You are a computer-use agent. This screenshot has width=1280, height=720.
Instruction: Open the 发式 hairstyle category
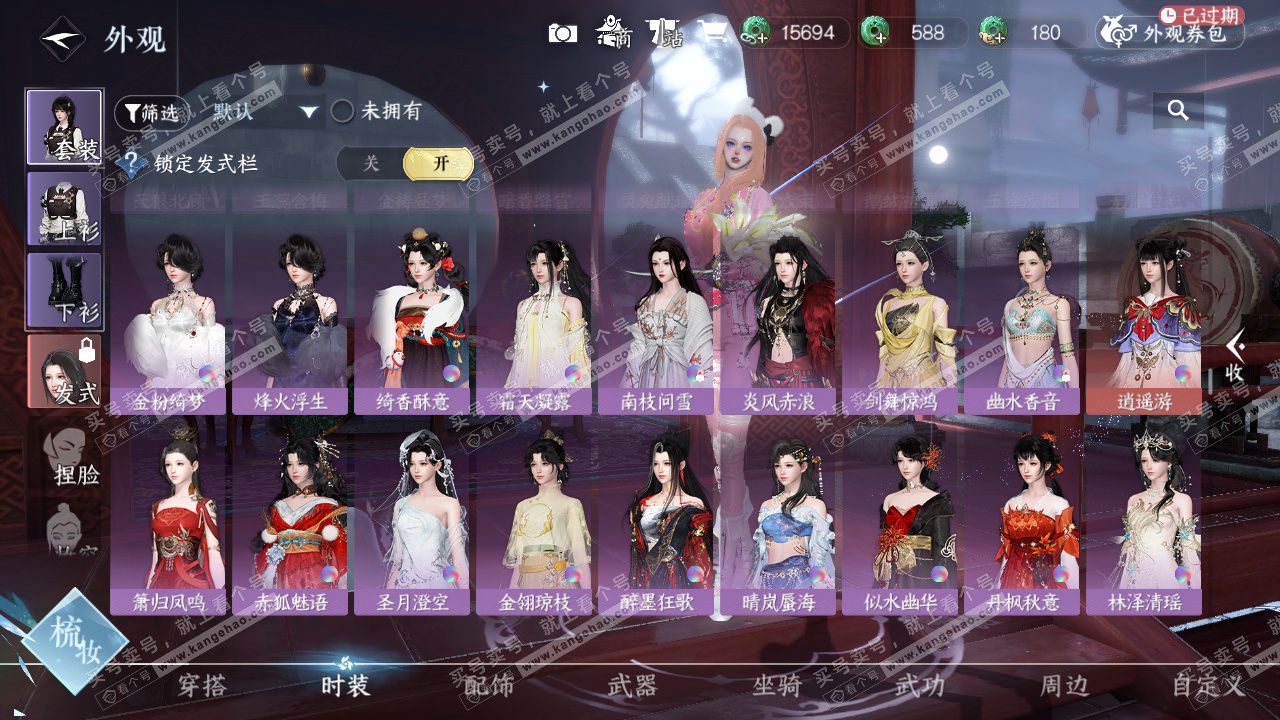click(64, 371)
